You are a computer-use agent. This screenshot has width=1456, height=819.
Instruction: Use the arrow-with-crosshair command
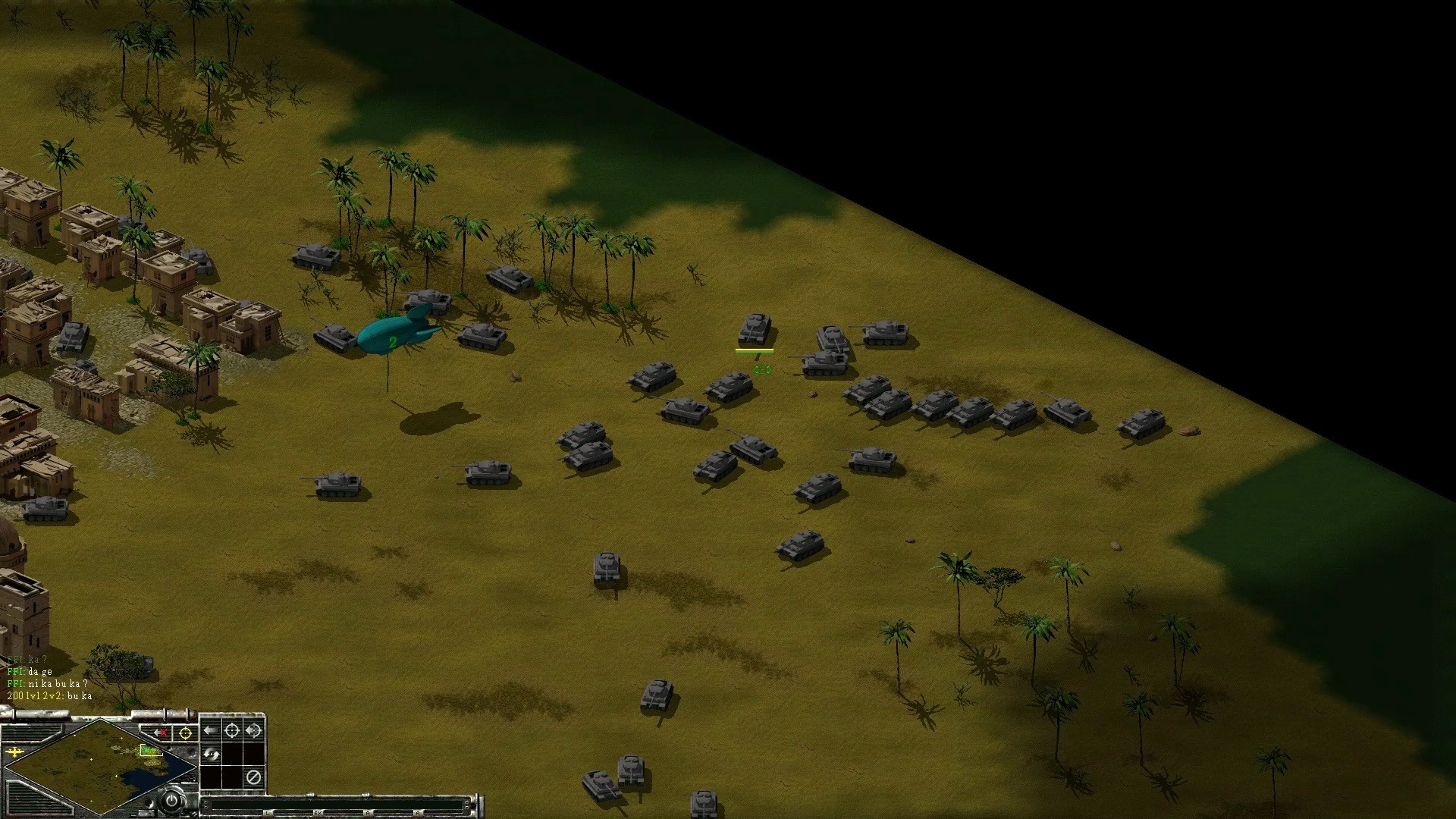click(x=253, y=731)
